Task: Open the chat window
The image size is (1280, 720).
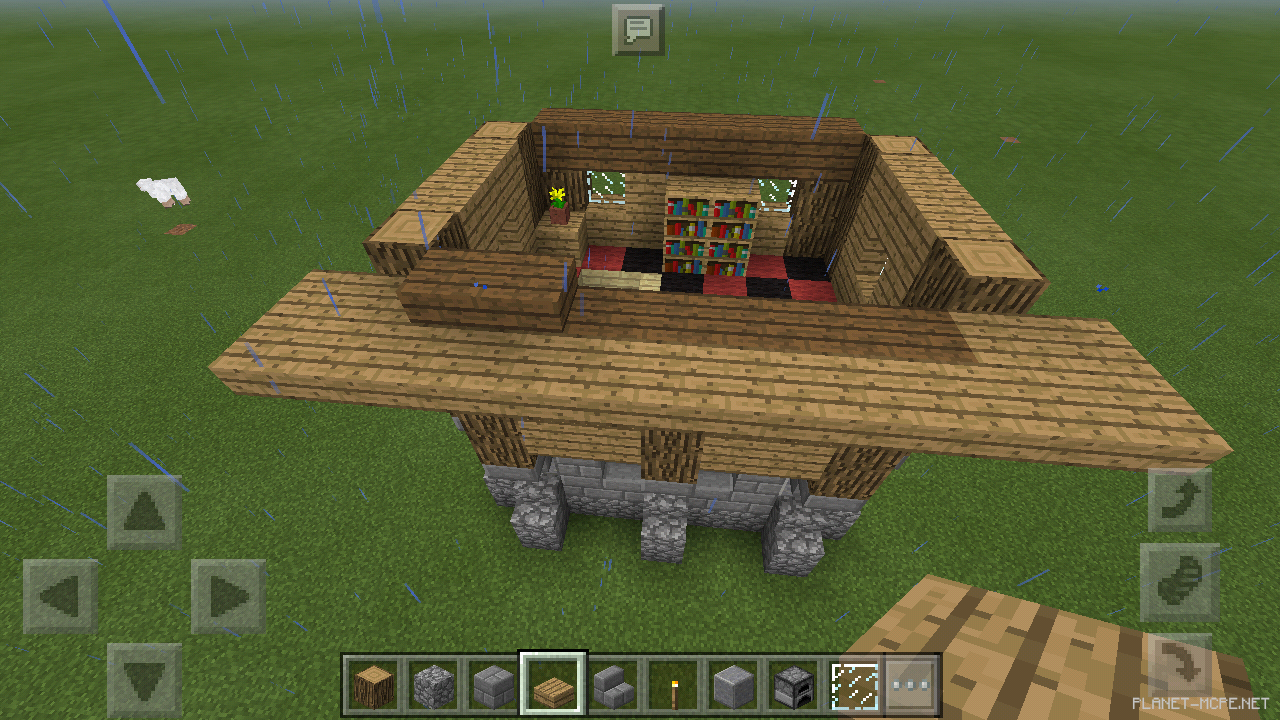Action: tap(639, 29)
